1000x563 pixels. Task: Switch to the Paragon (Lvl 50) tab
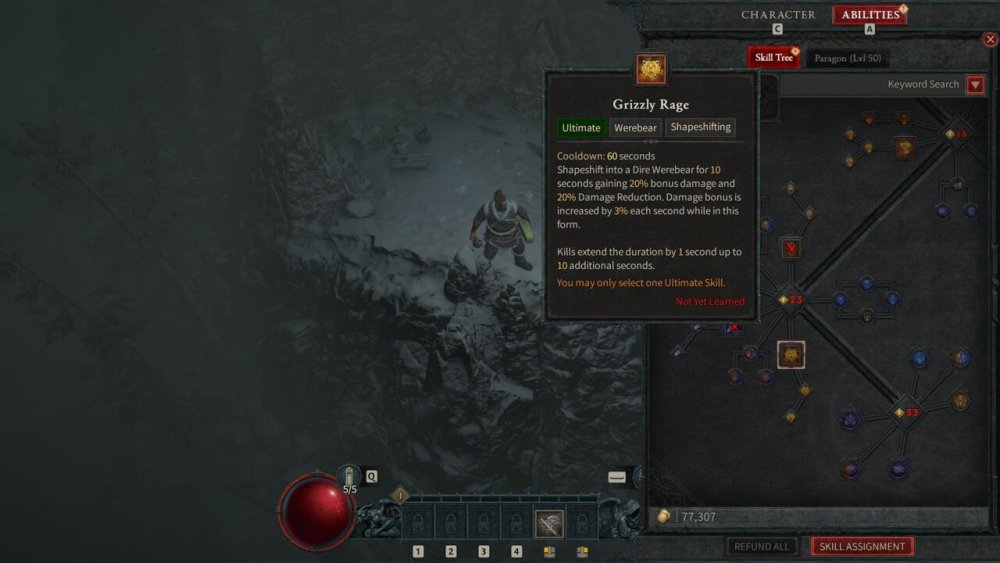click(x=846, y=59)
